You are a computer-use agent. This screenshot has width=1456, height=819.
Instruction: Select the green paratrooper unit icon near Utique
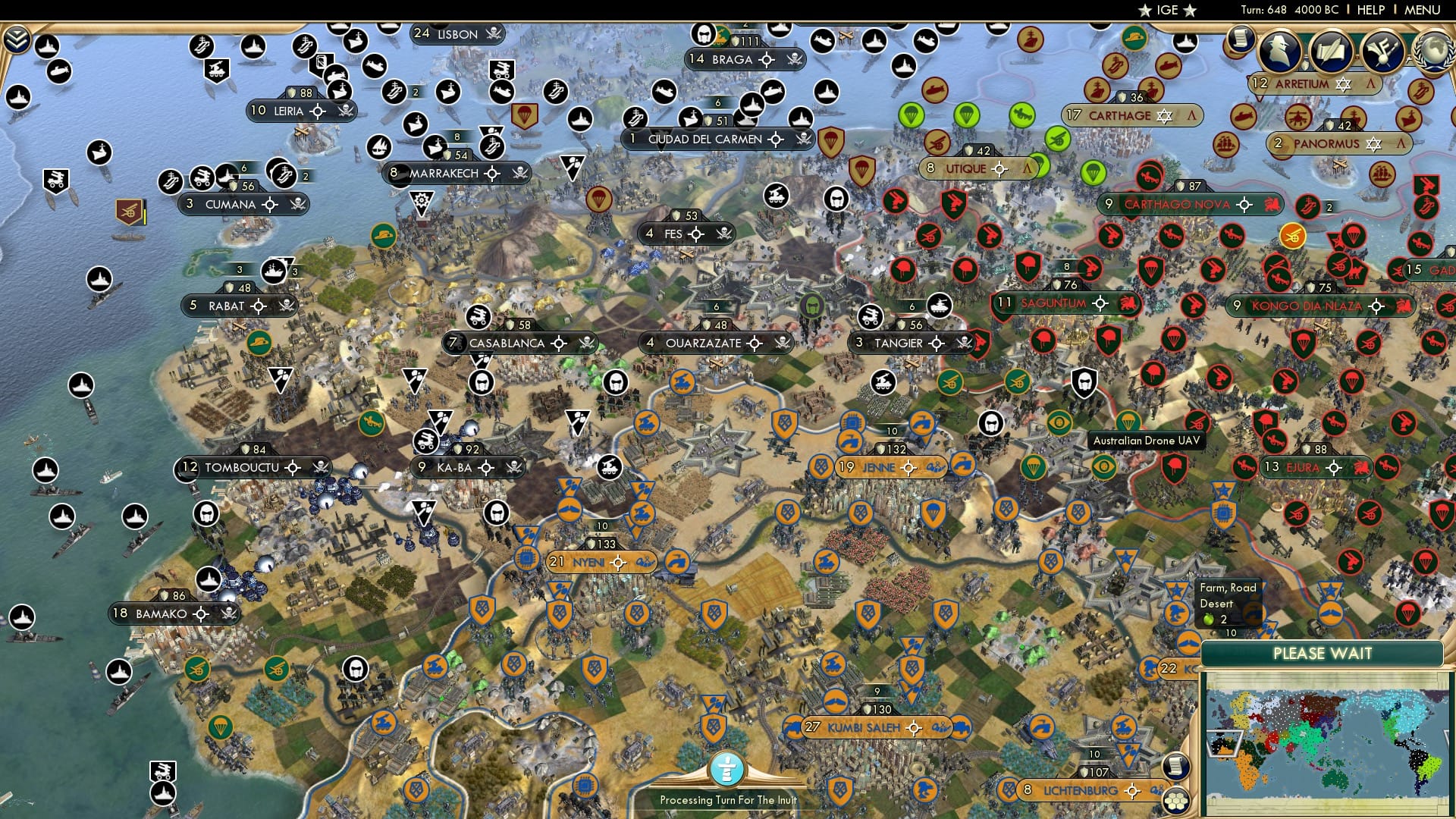point(967,115)
